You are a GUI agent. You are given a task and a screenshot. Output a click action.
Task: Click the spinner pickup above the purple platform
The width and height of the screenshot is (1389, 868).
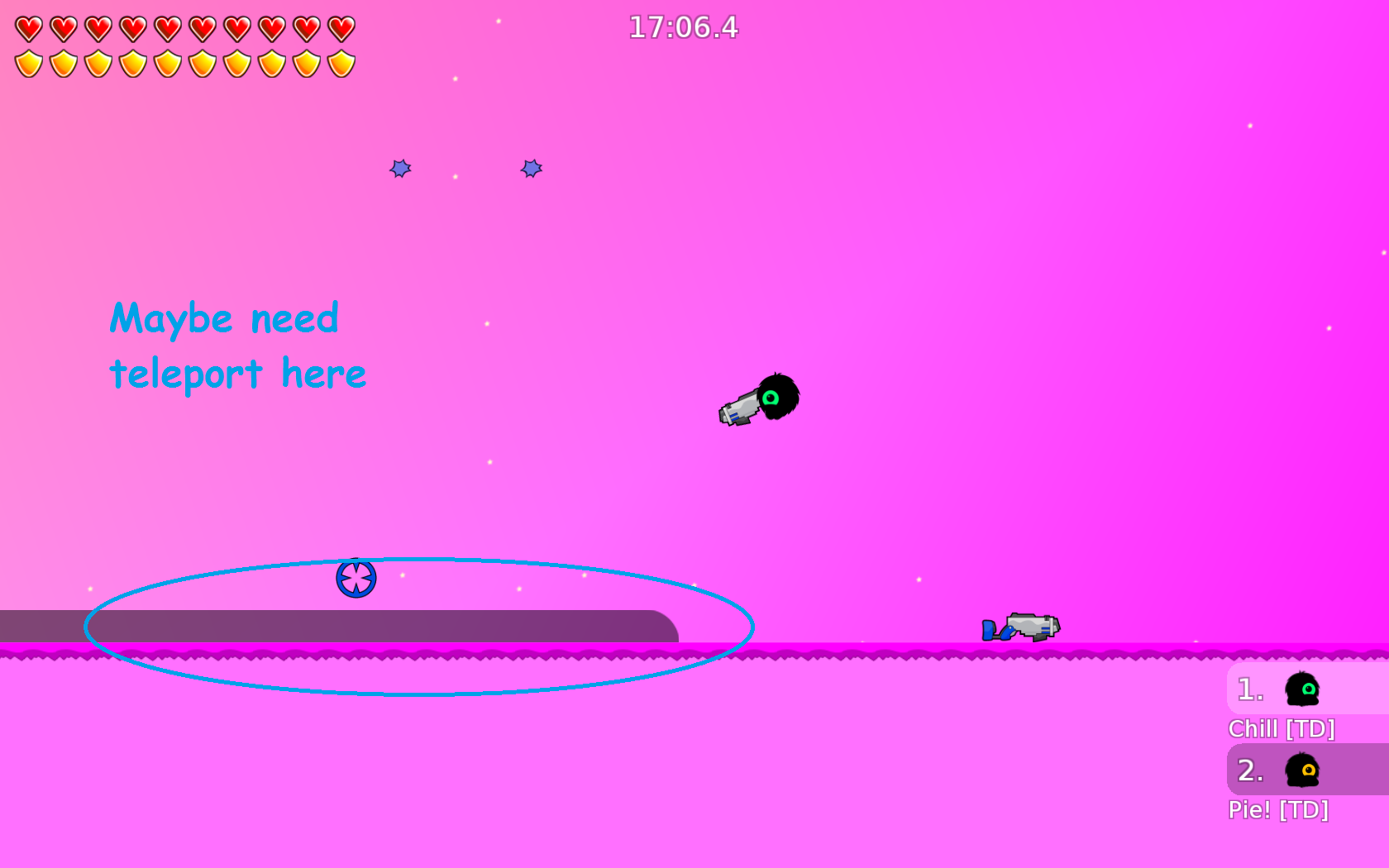point(356,578)
